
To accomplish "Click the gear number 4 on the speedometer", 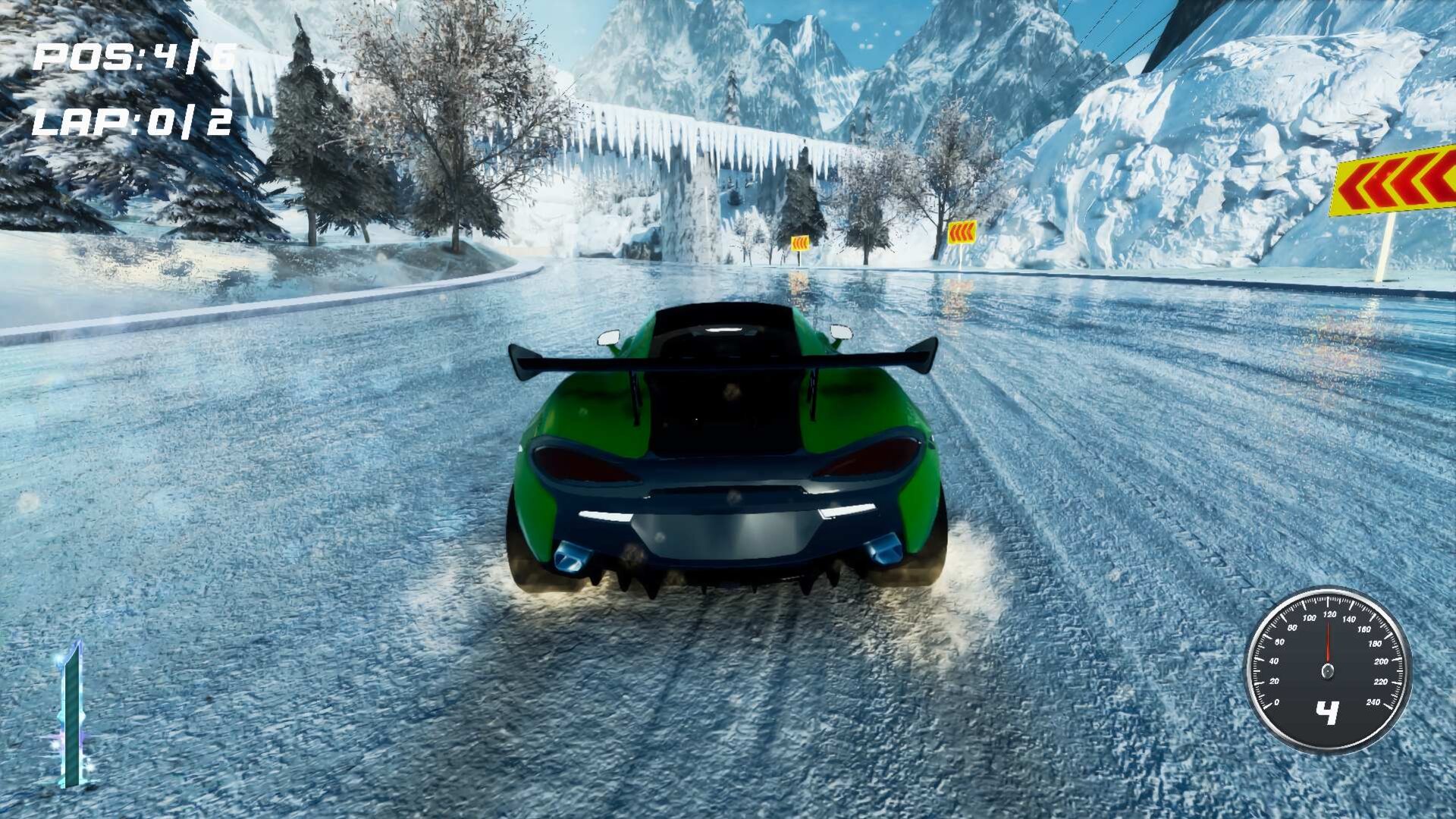I will click(1327, 711).
